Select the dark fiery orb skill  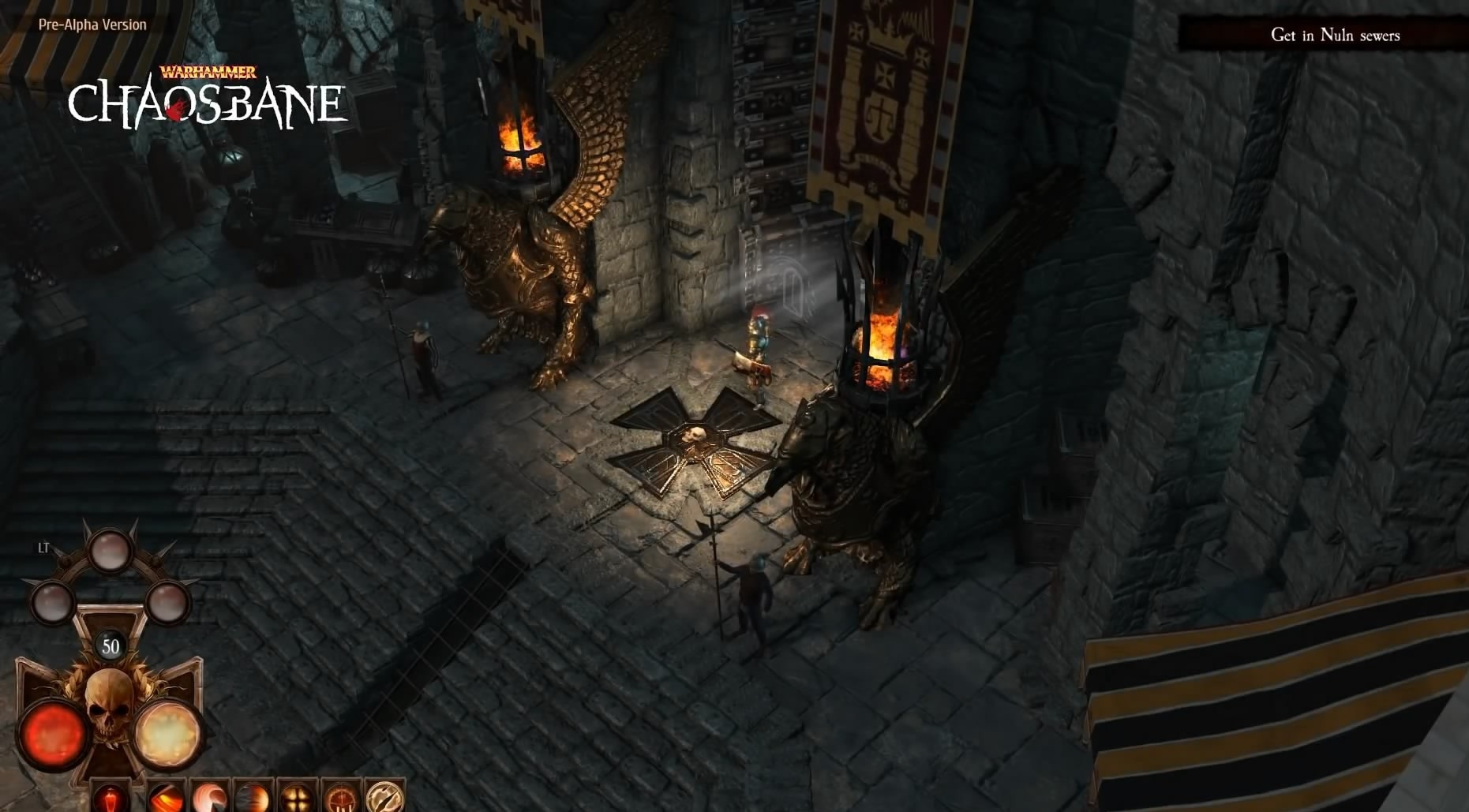tap(253, 797)
